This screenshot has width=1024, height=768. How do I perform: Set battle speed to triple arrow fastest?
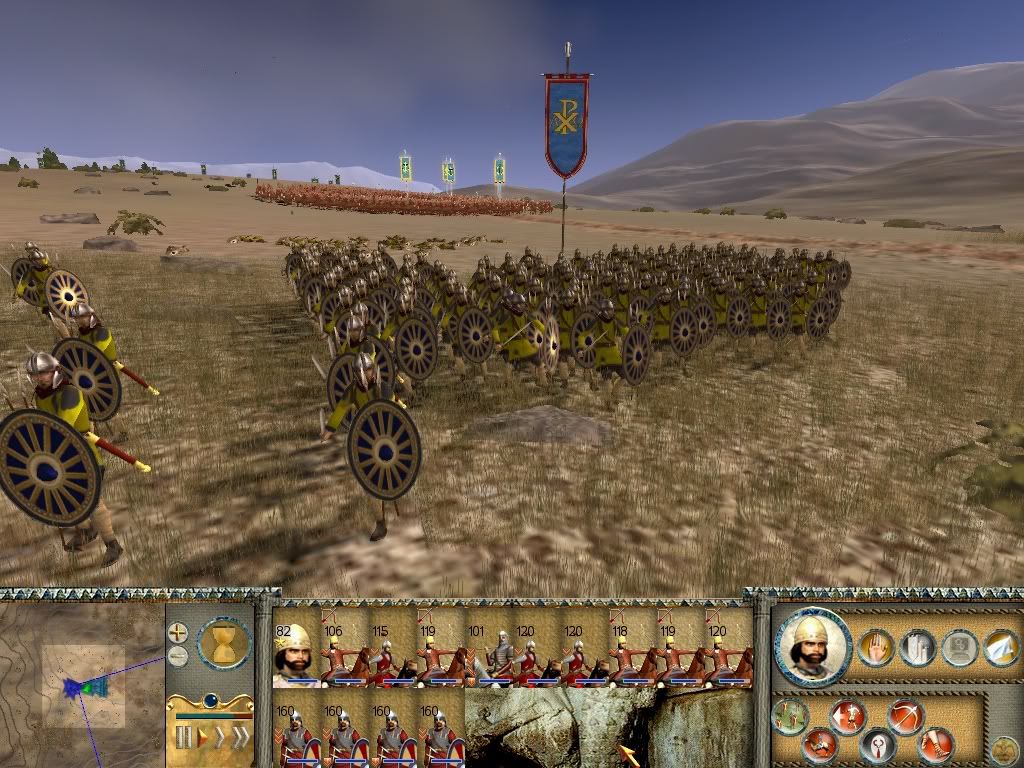click(241, 738)
